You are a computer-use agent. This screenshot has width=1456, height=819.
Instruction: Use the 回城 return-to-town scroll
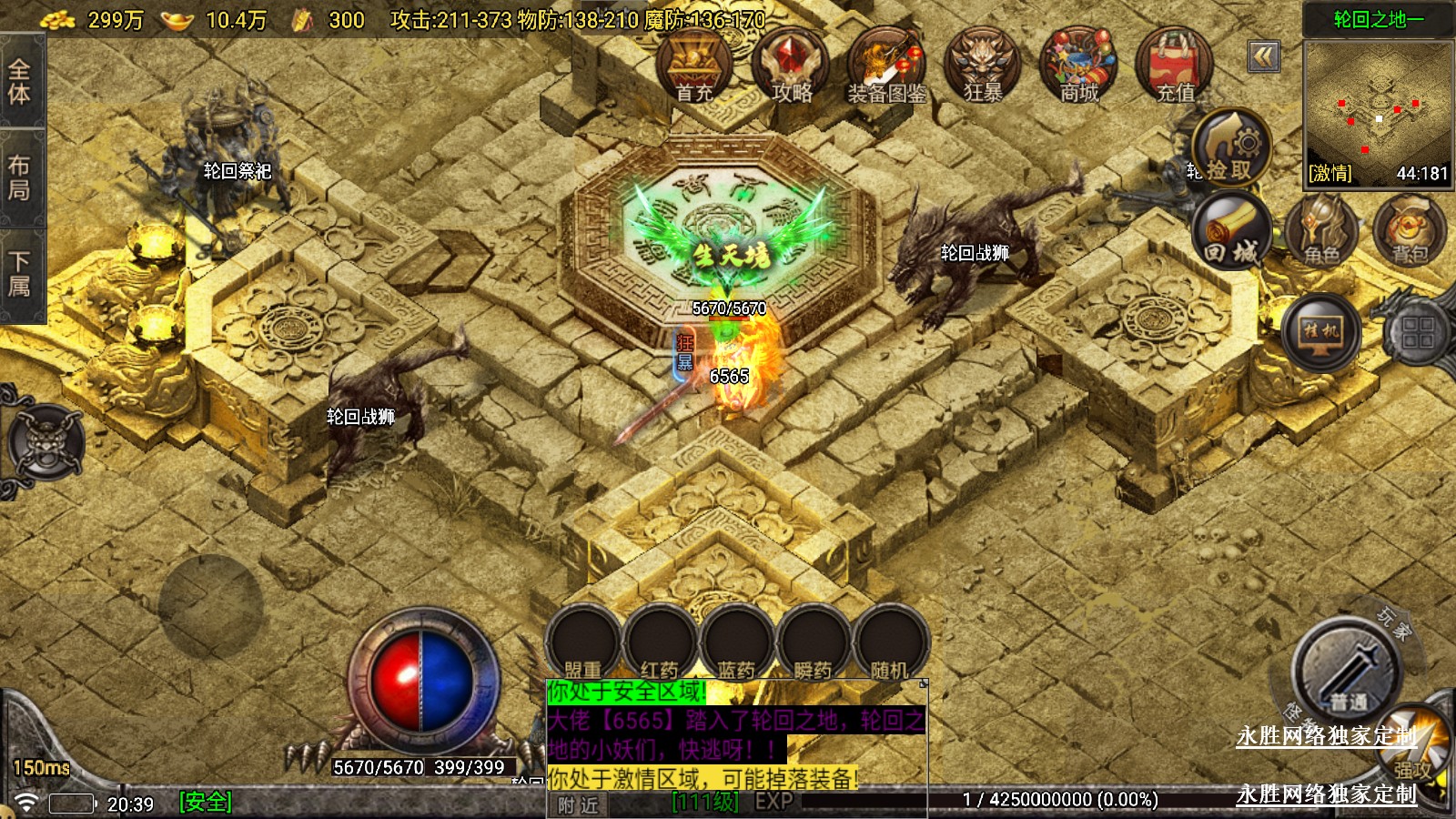click(x=1231, y=233)
